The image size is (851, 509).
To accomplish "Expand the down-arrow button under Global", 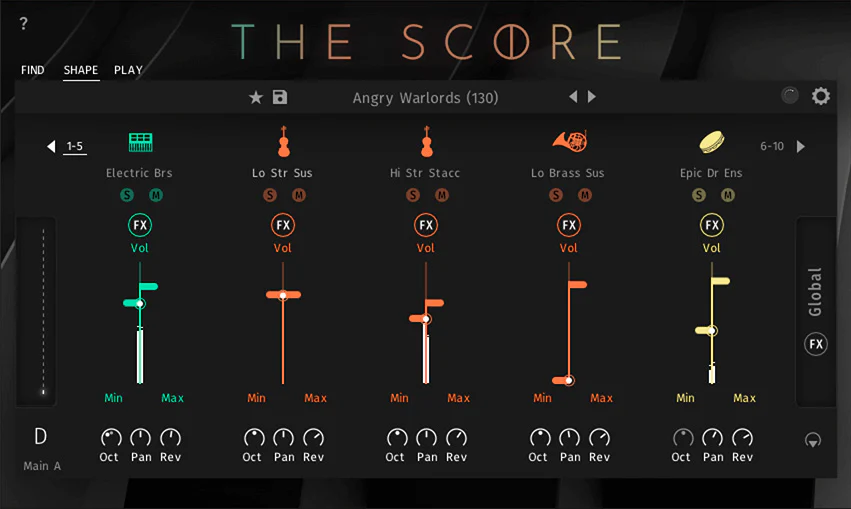I will point(813,440).
